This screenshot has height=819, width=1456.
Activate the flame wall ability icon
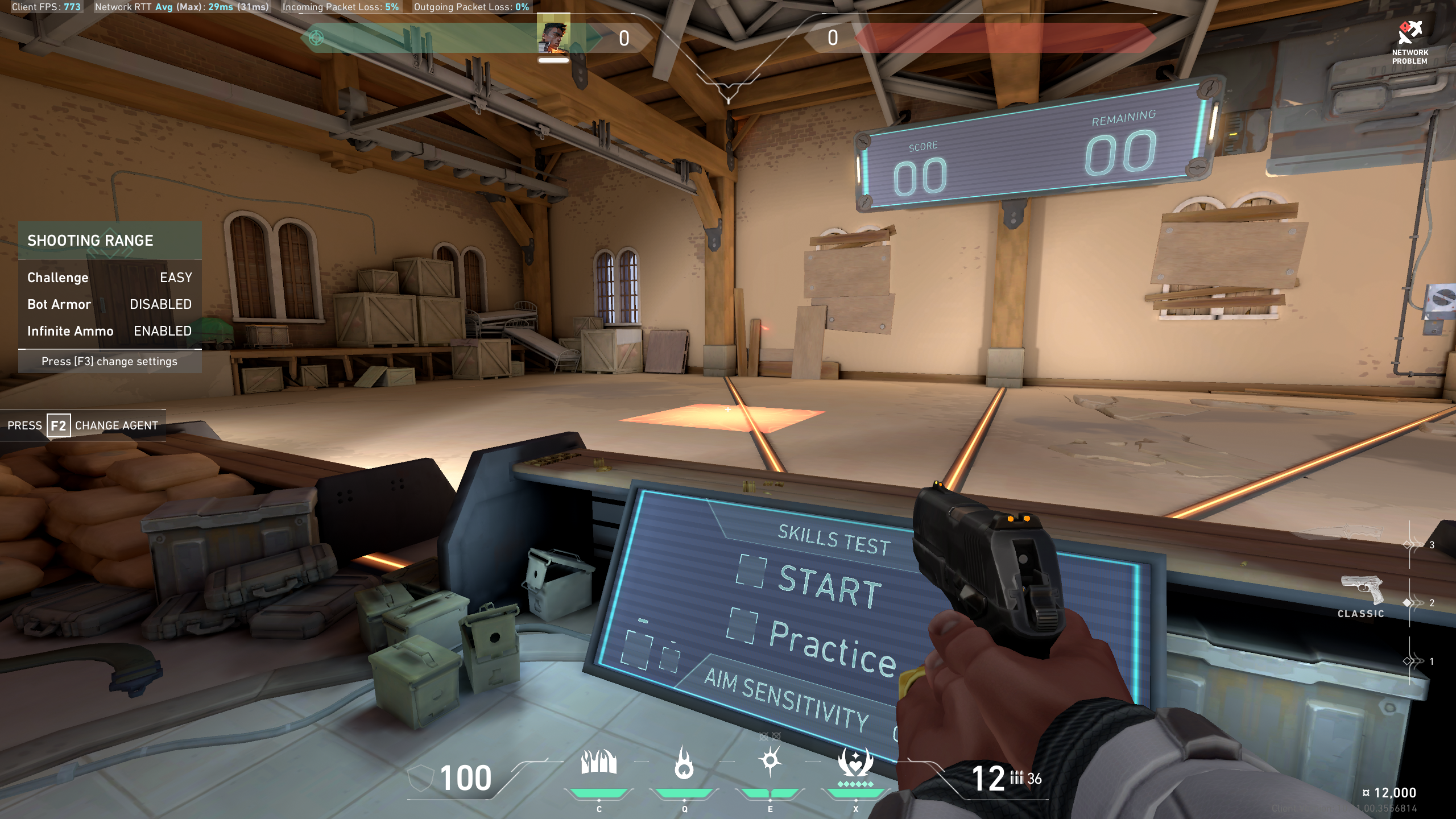tap(598, 762)
